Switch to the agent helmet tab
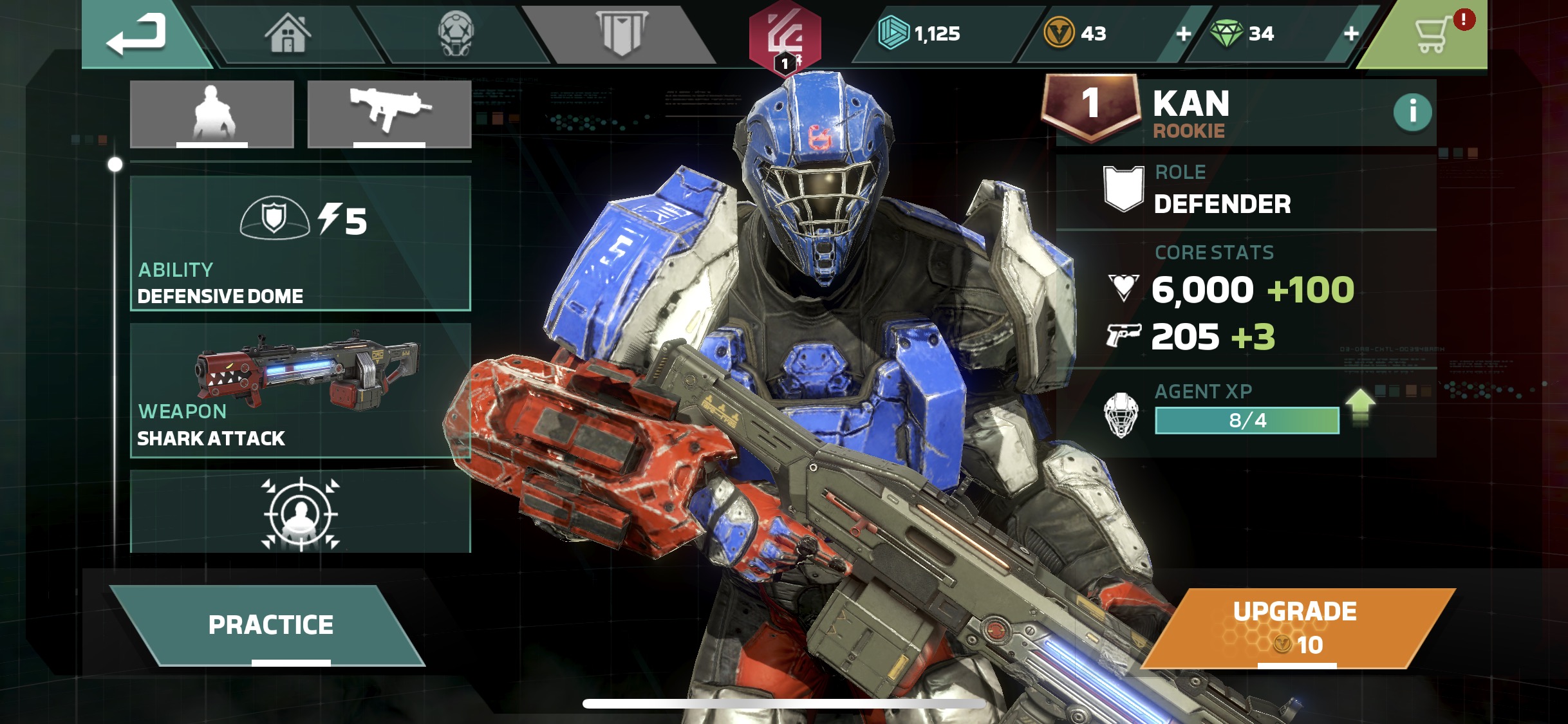The image size is (1568, 724). coord(456,33)
